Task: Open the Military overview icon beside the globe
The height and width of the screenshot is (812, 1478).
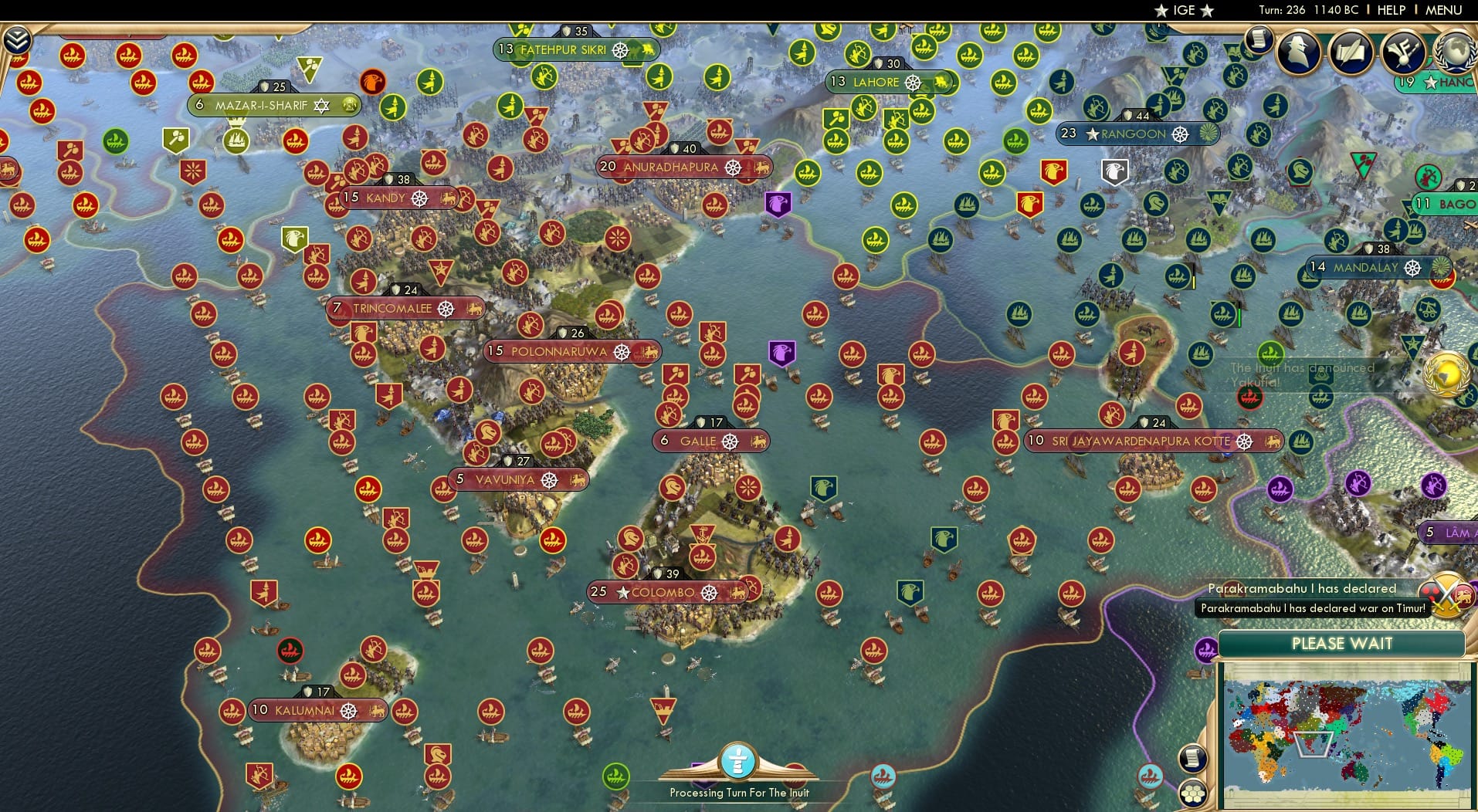Action: 1402,52
